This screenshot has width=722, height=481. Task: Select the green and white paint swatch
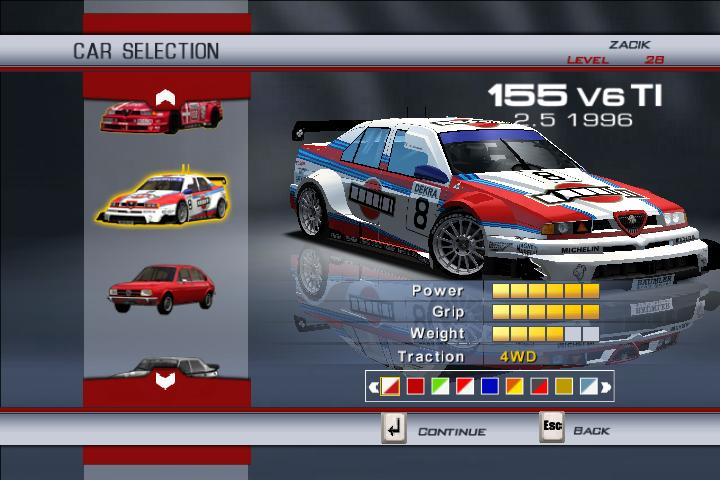click(x=439, y=385)
